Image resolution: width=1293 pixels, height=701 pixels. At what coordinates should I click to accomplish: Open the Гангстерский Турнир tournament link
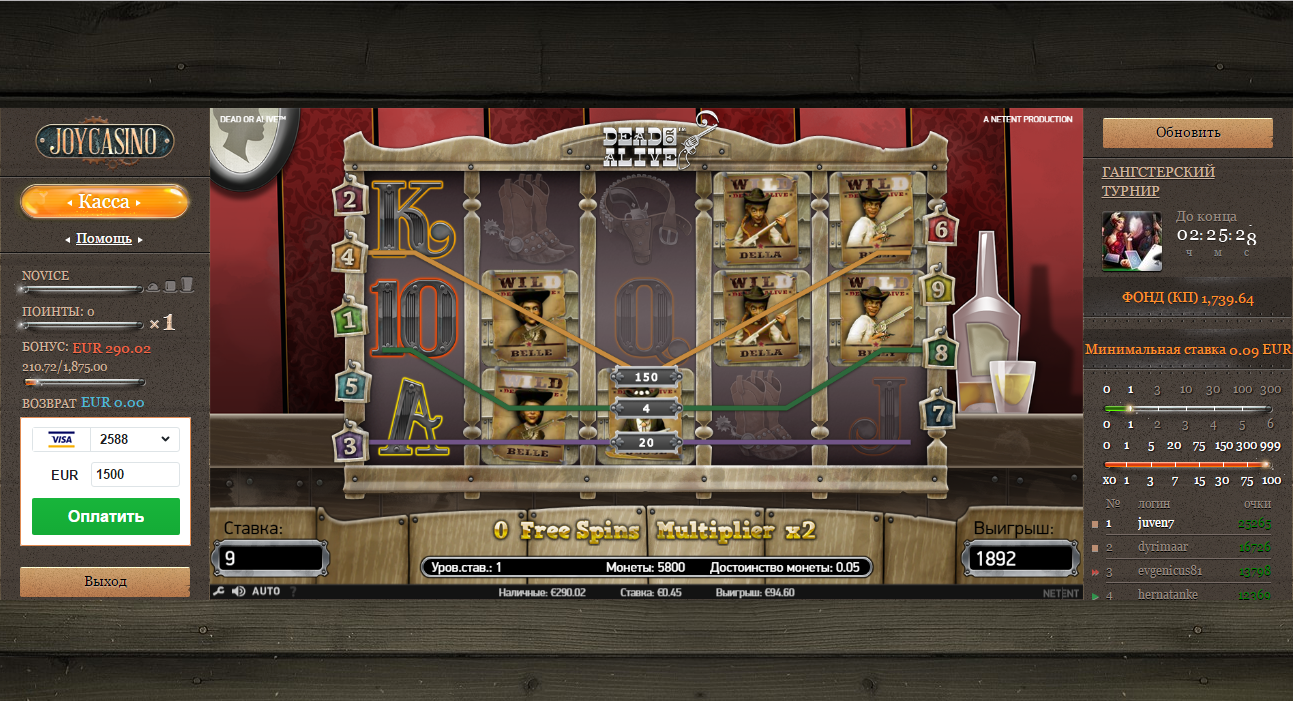pos(1158,181)
